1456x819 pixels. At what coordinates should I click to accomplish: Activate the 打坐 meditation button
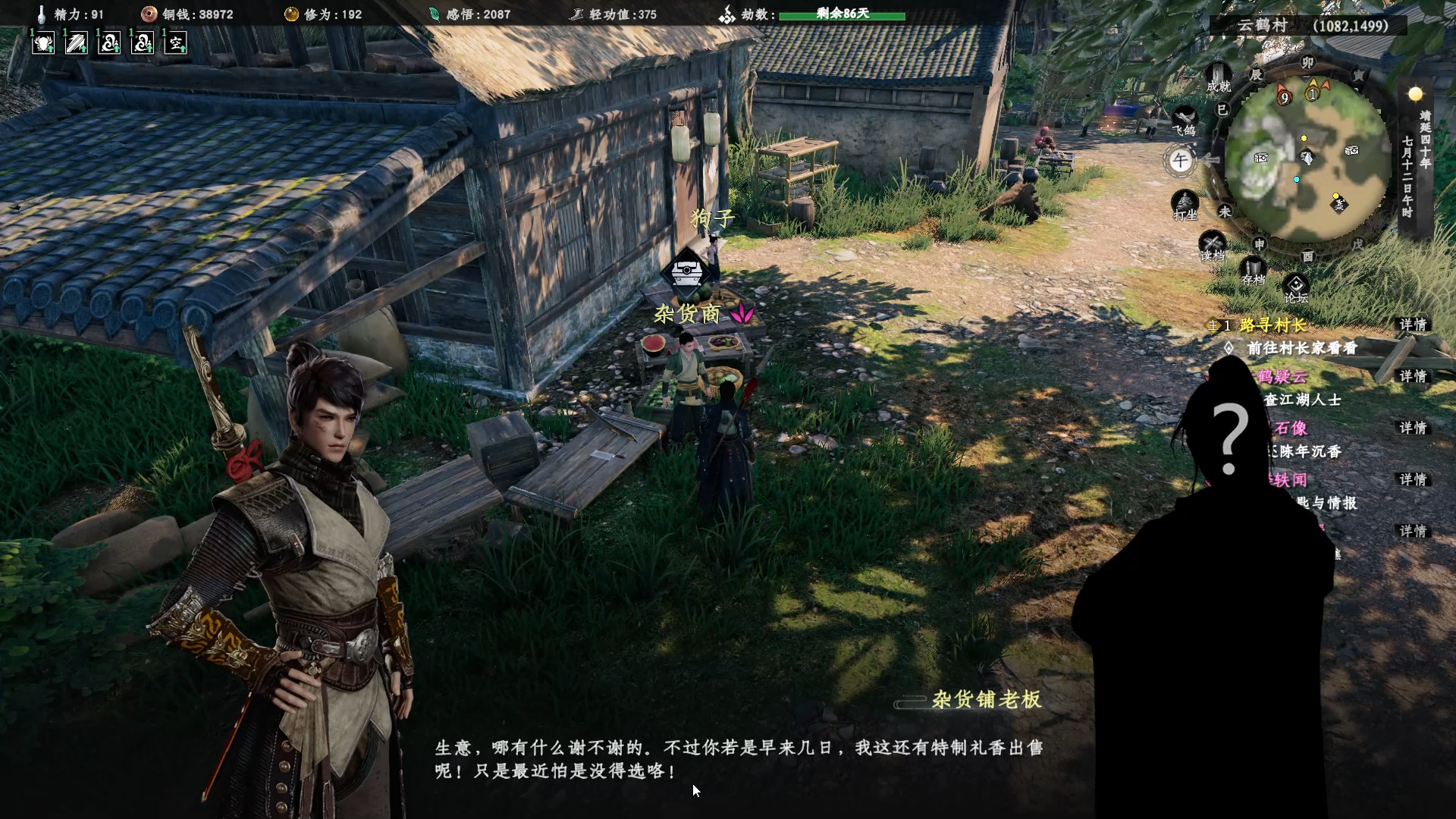1185,205
